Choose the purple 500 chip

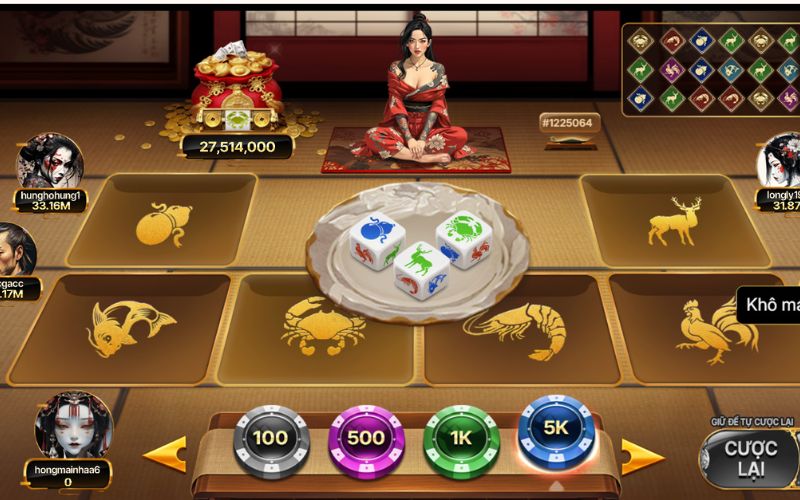pos(366,438)
